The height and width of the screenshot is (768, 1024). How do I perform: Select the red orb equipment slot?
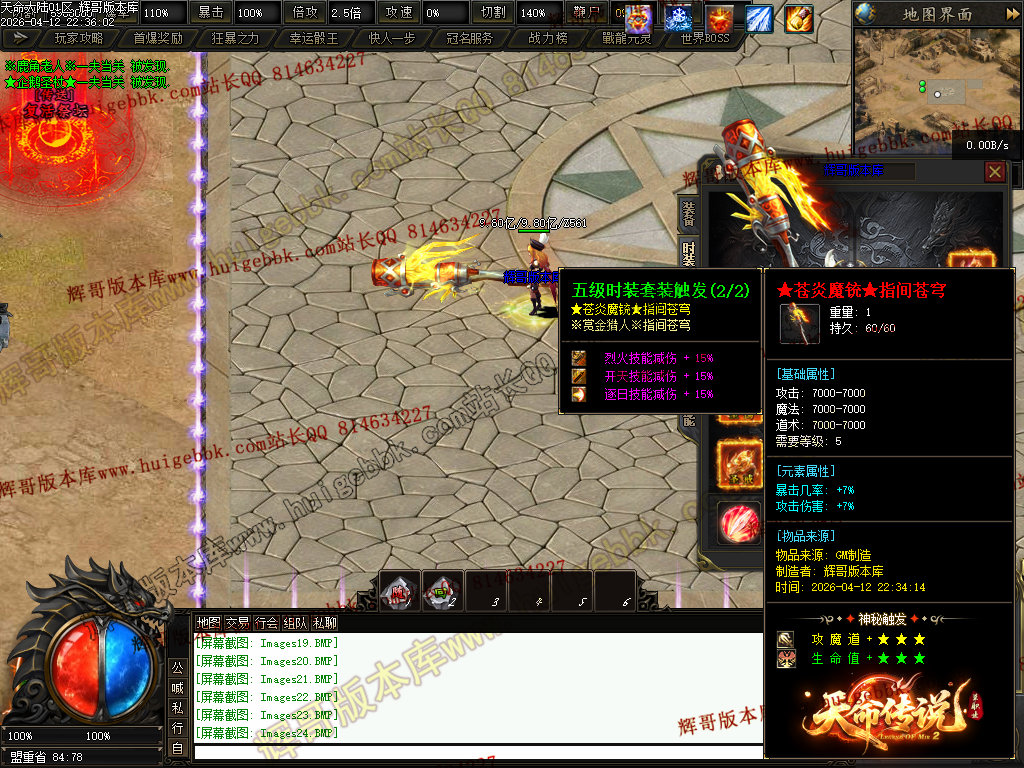[738, 521]
